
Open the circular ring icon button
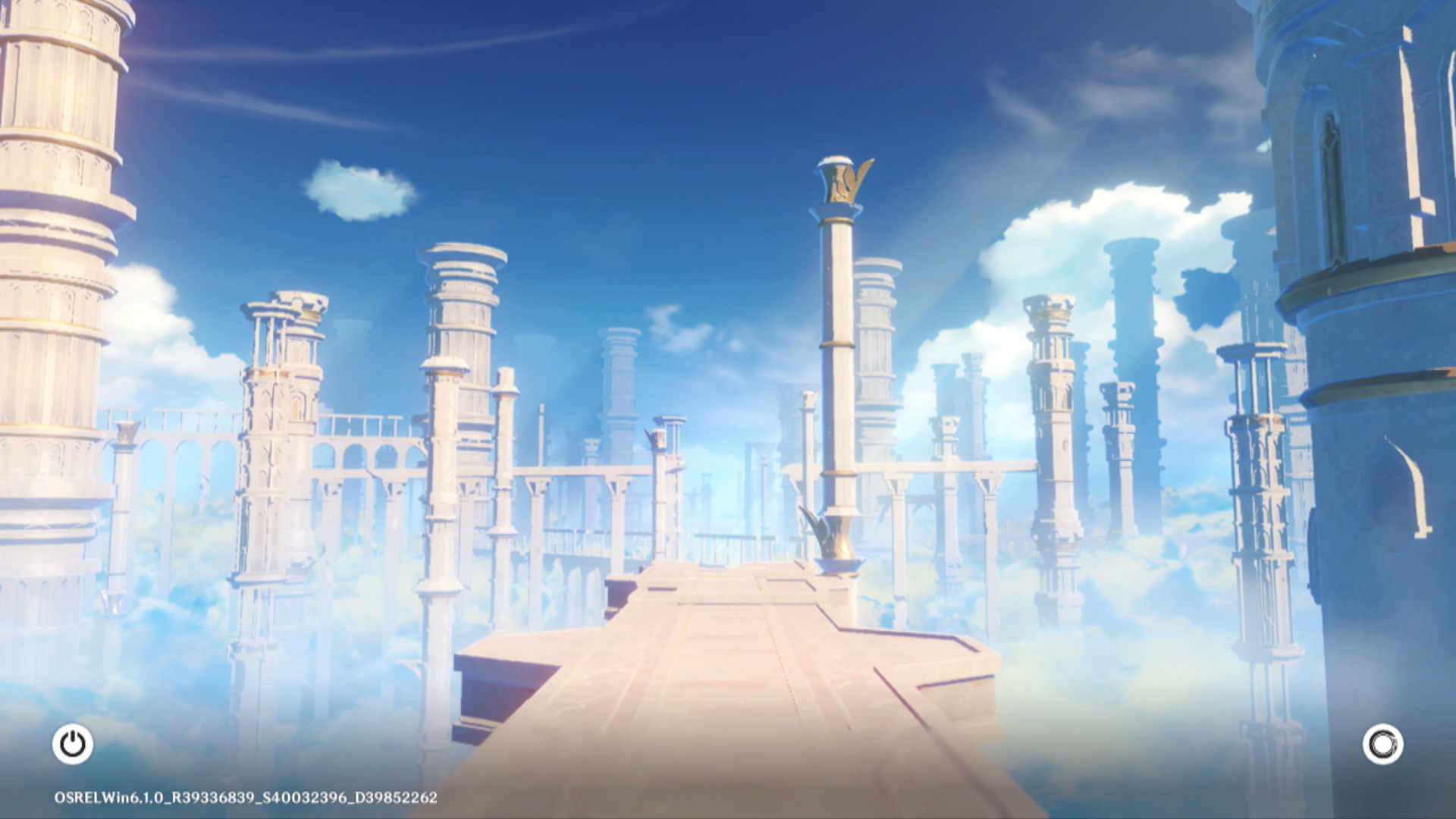point(1382,744)
